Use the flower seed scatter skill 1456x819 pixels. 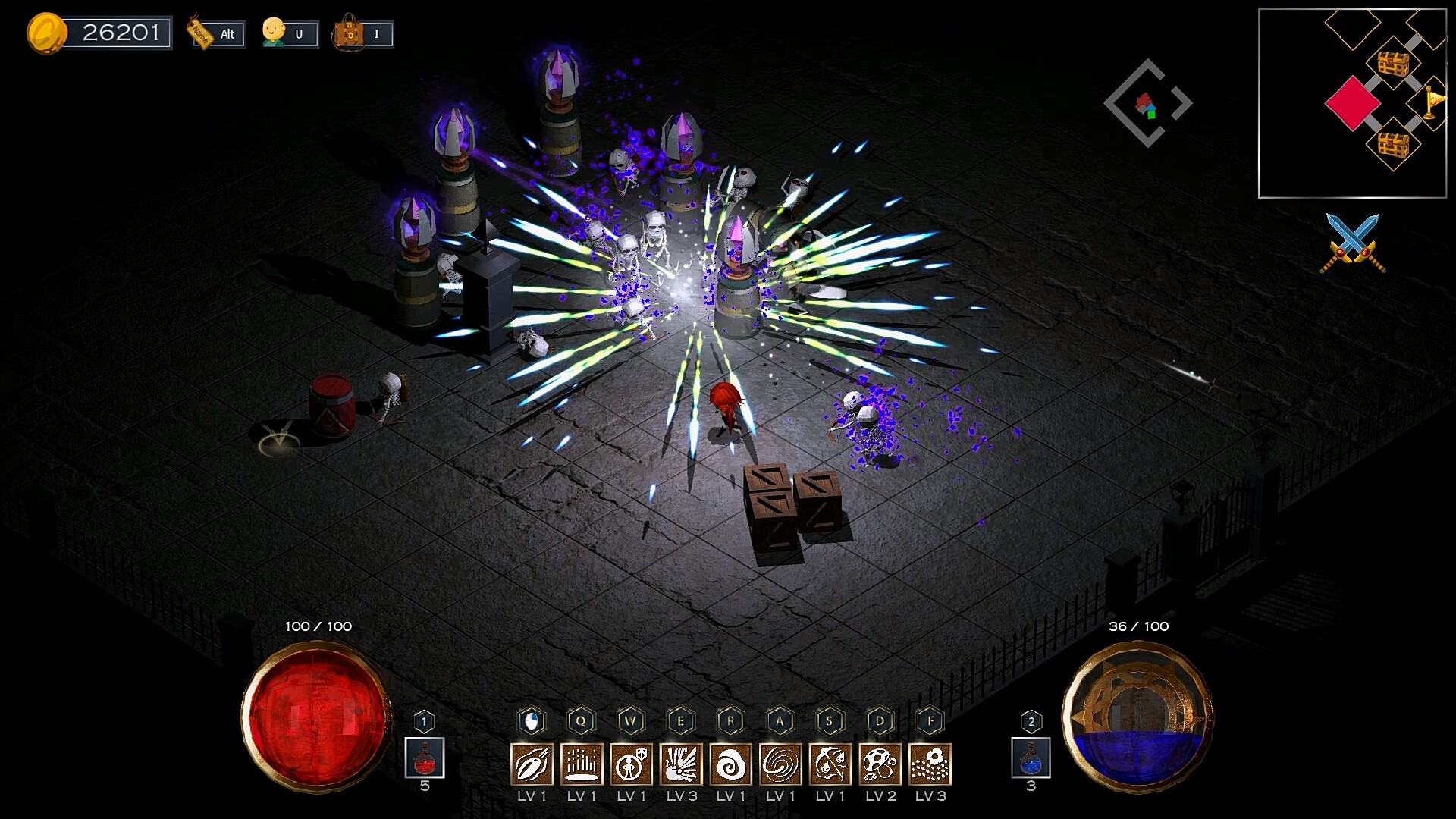click(930, 764)
